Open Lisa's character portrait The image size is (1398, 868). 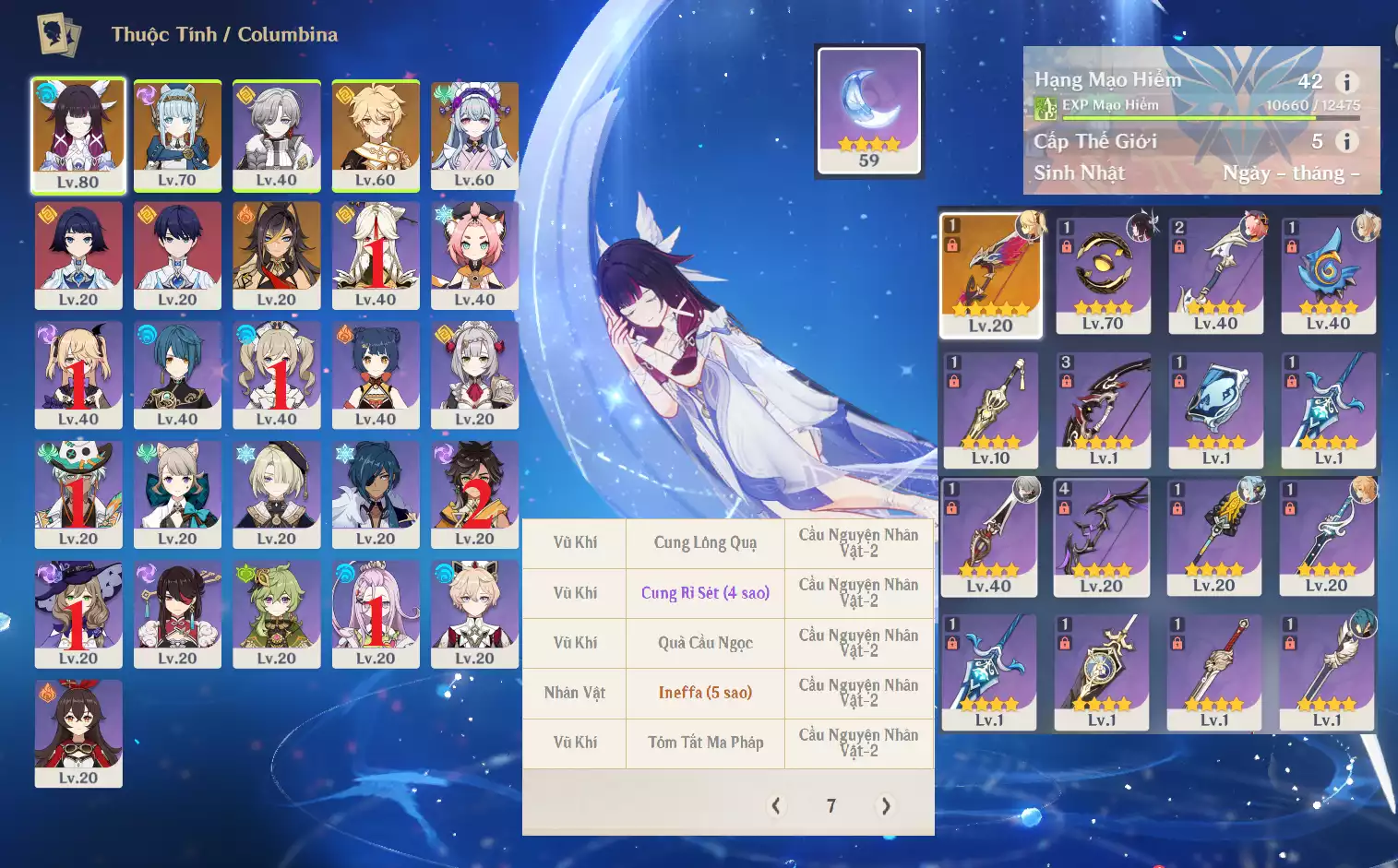(x=78, y=613)
